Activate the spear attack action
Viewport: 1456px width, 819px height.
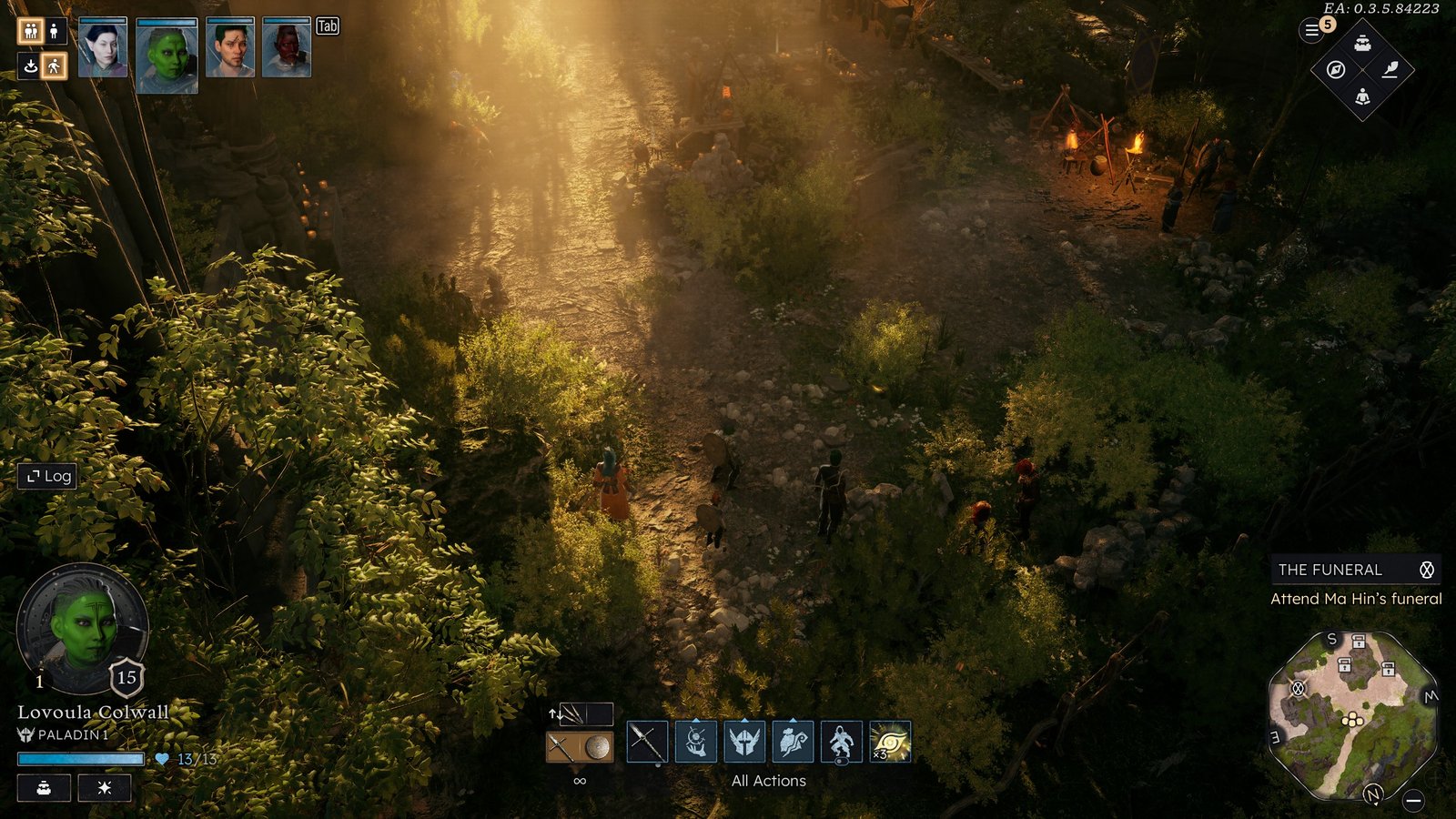pos(646,742)
